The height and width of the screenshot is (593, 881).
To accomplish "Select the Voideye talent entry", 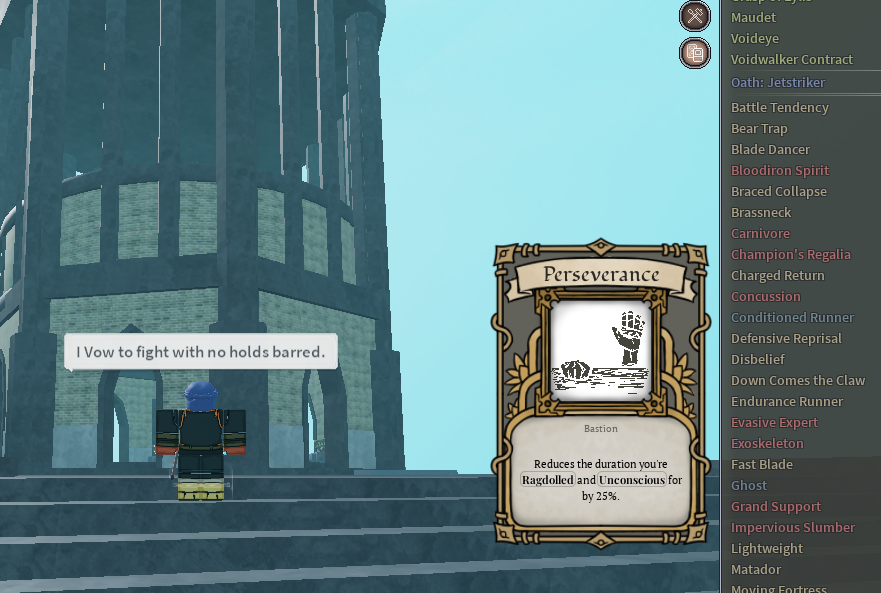I will pyautogui.click(x=754, y=39).
